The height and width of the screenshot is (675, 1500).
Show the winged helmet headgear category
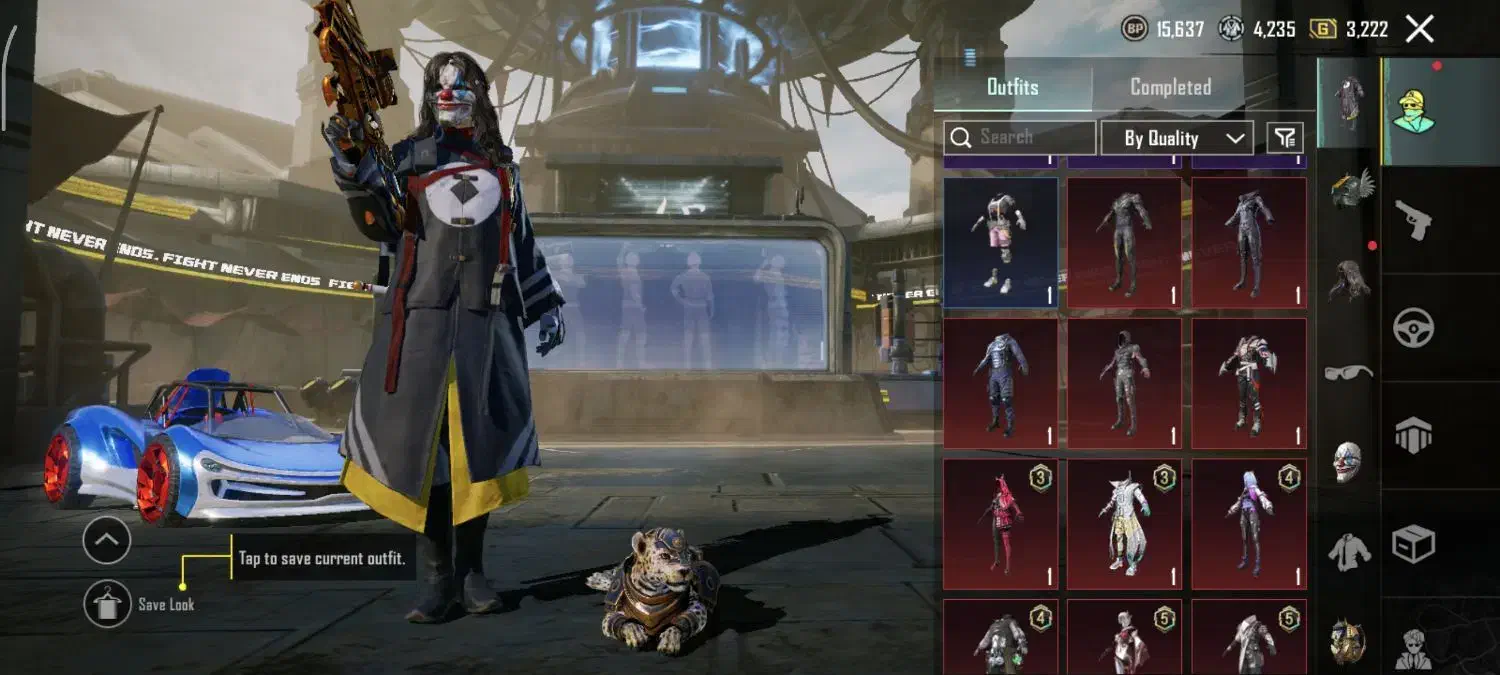point(1350,188)
